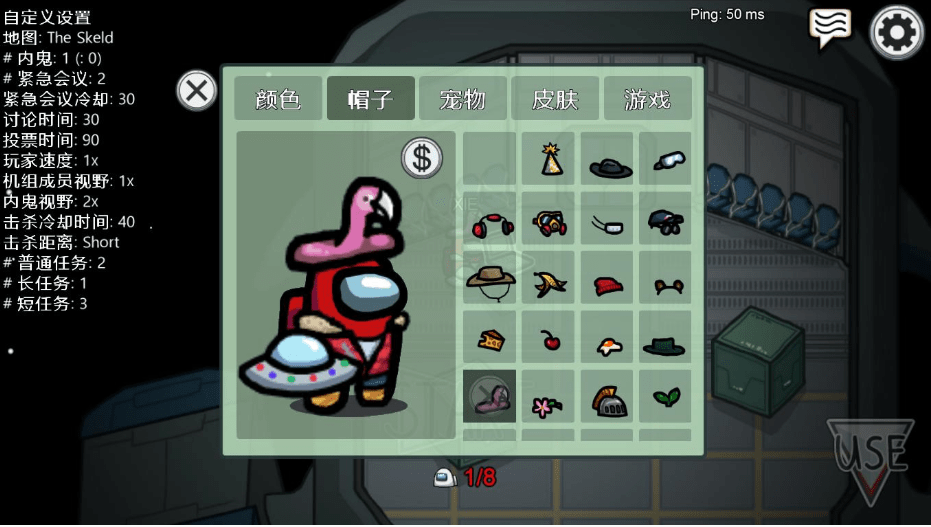The image size is (931, 527).
Task: Open the 宠物 tab
Action: point(462,99)
